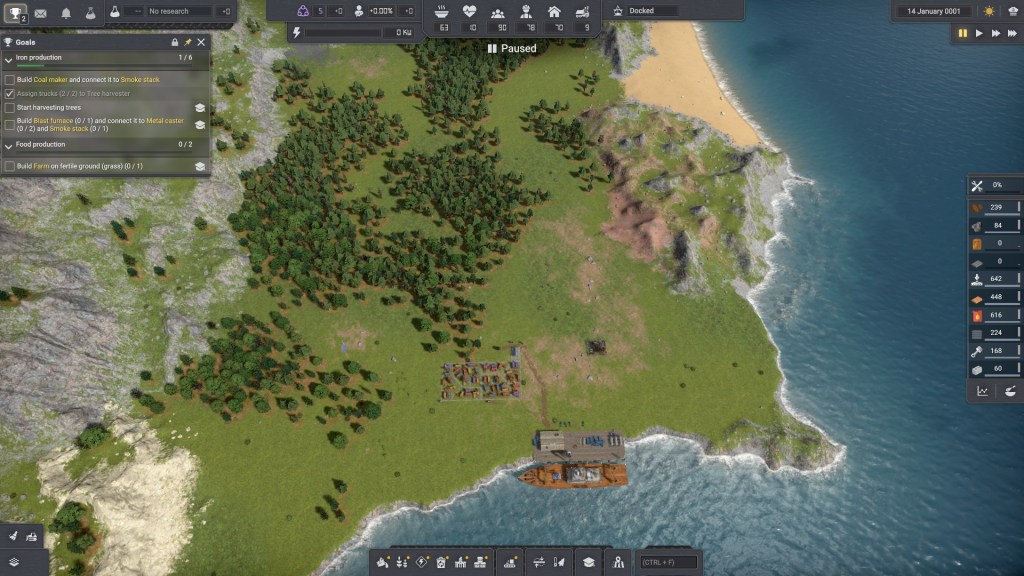This screenshot has height=576, width=1024.
Task: Open the statistics chart button
Action: (x=982, y=391)
